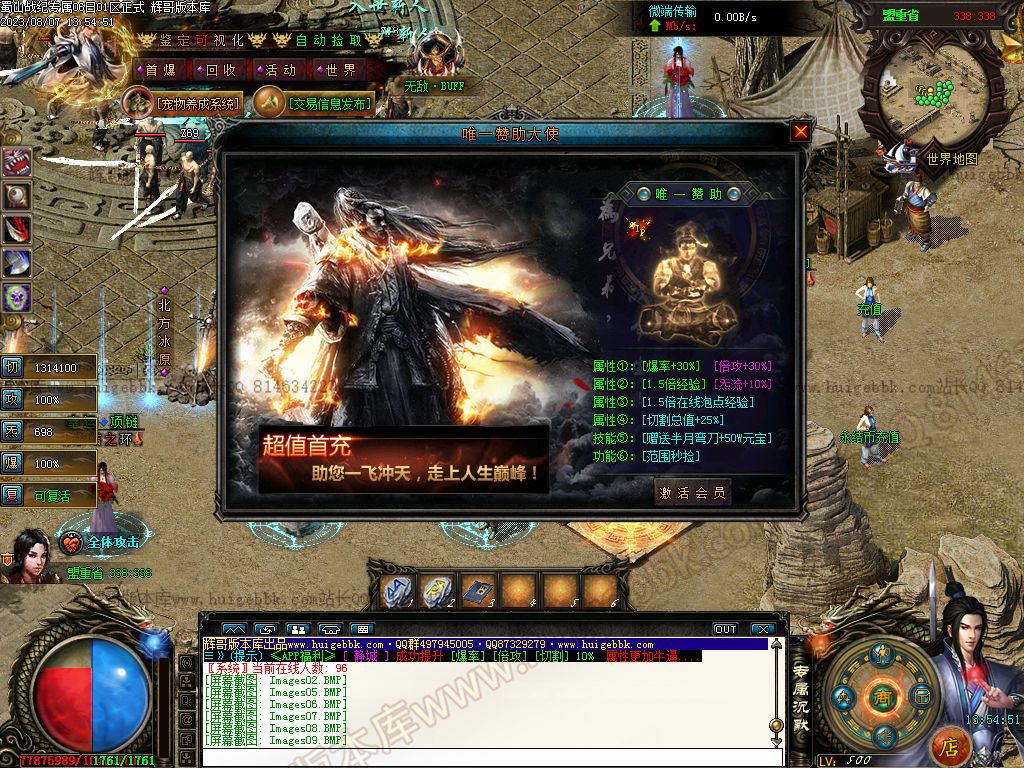Open the 商 shop button in the dial
Image resolution: width=1024 pixels, height=768 pixels.
click(x=881, y=697)
